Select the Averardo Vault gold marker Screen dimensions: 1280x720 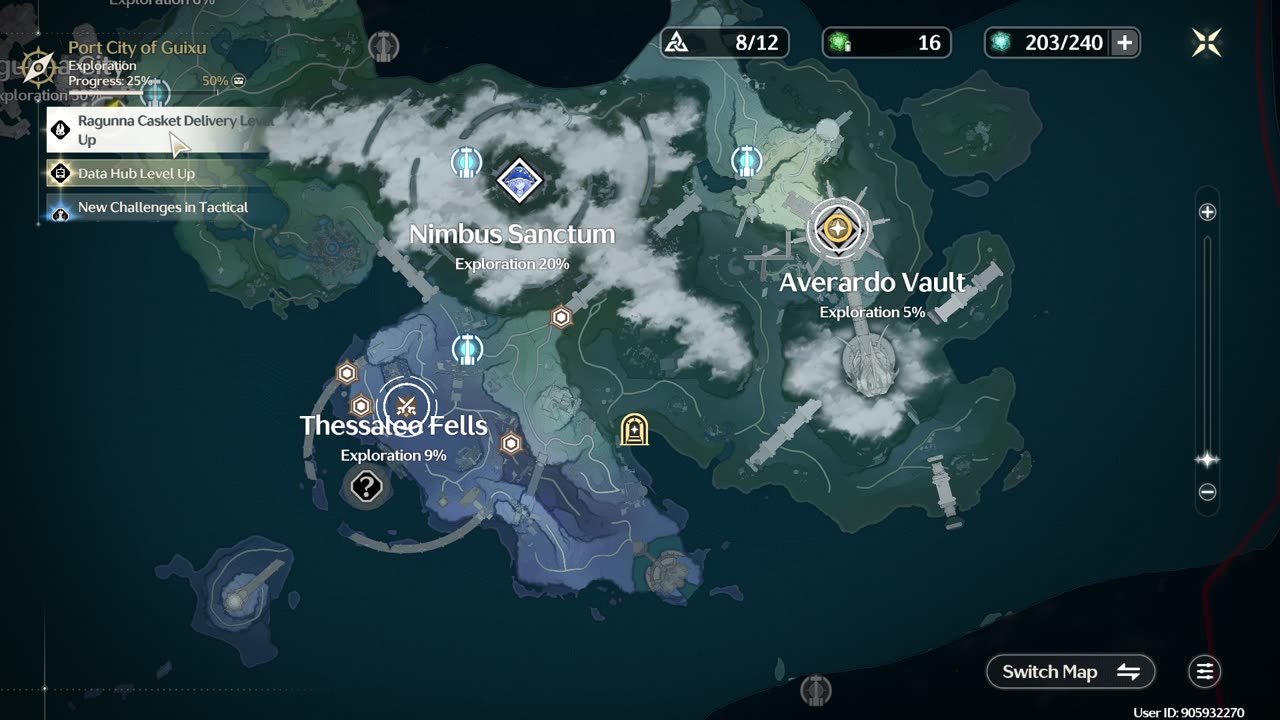pos(838,229)
